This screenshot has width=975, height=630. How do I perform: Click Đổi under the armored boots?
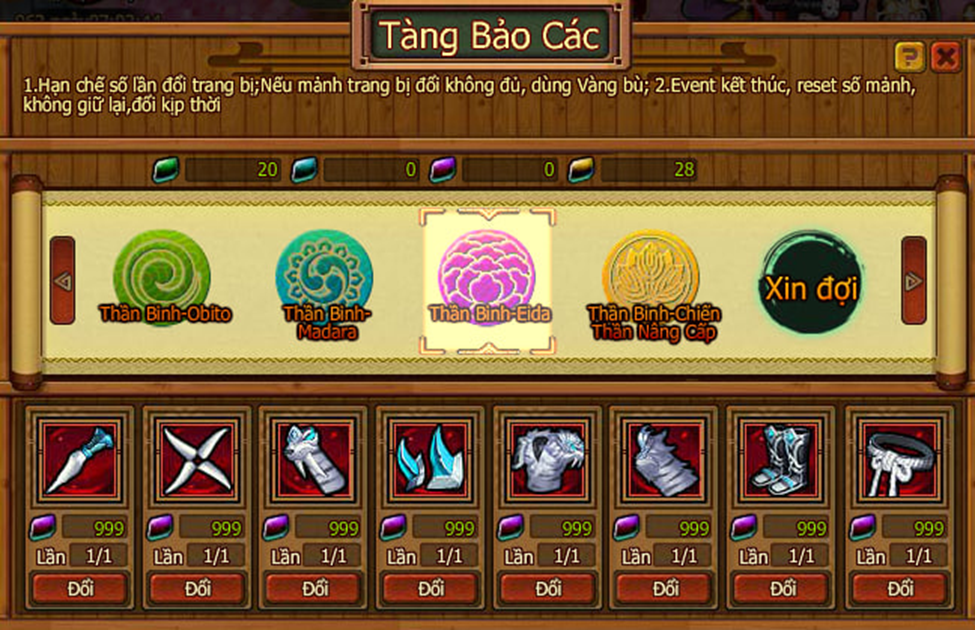pos(783,588)
